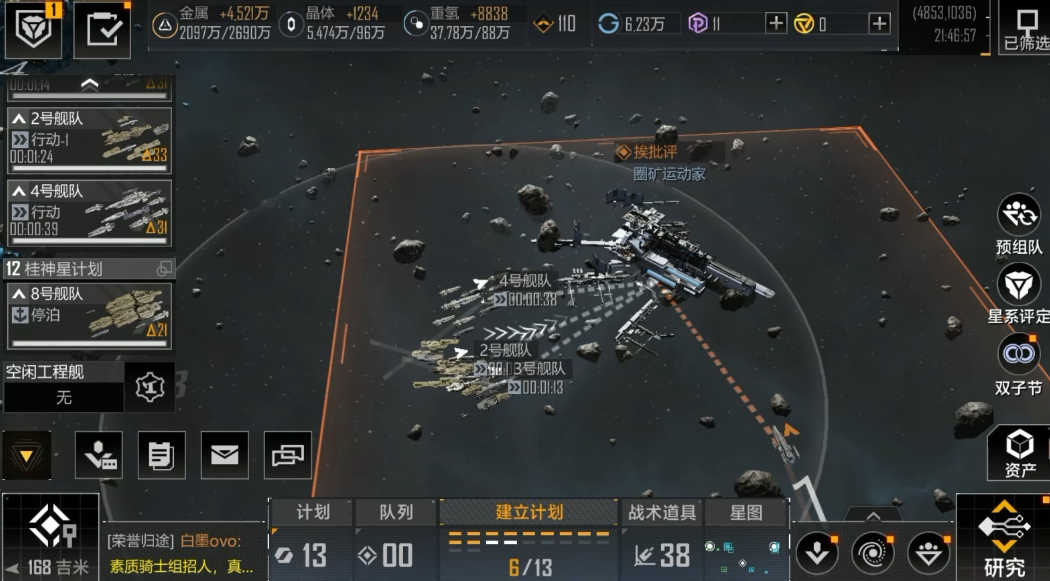Open the faction shield emblem menu
The width and height of the screenshot is (1050, 581).
click(32, 30)
